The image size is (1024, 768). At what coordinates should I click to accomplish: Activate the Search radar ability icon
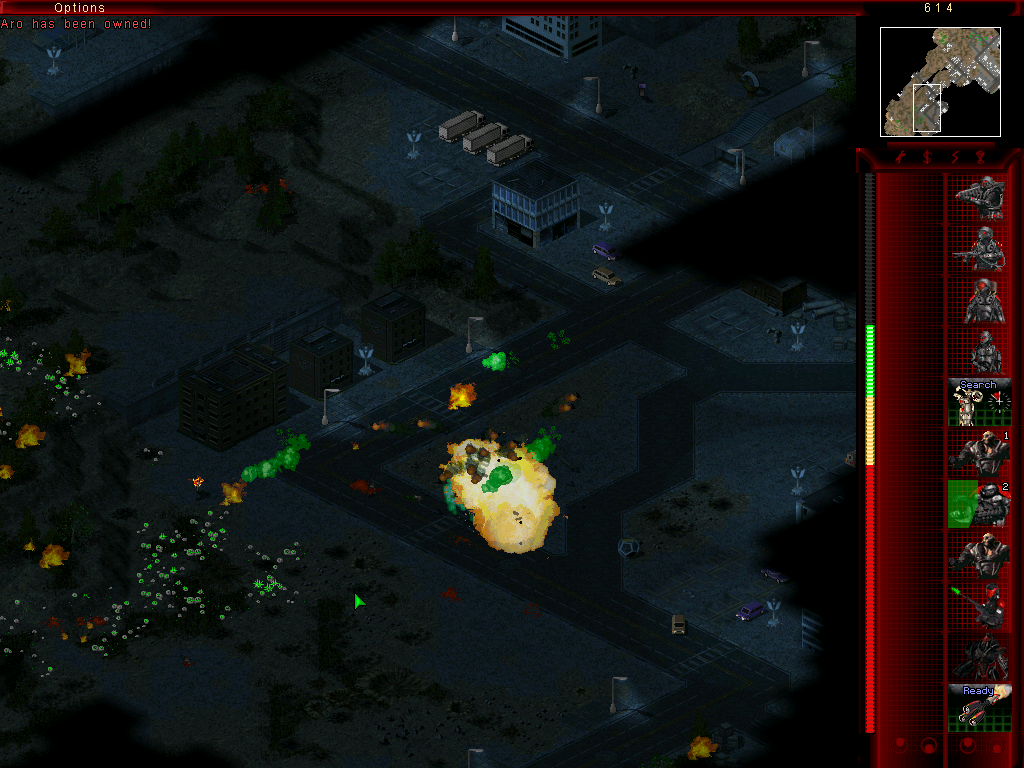point(979,401)
